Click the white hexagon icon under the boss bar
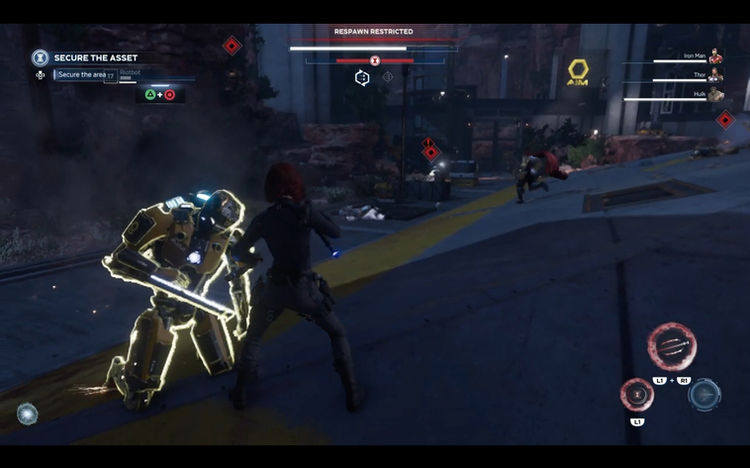Screen dimensions: 750x468 tap(362, 77)
